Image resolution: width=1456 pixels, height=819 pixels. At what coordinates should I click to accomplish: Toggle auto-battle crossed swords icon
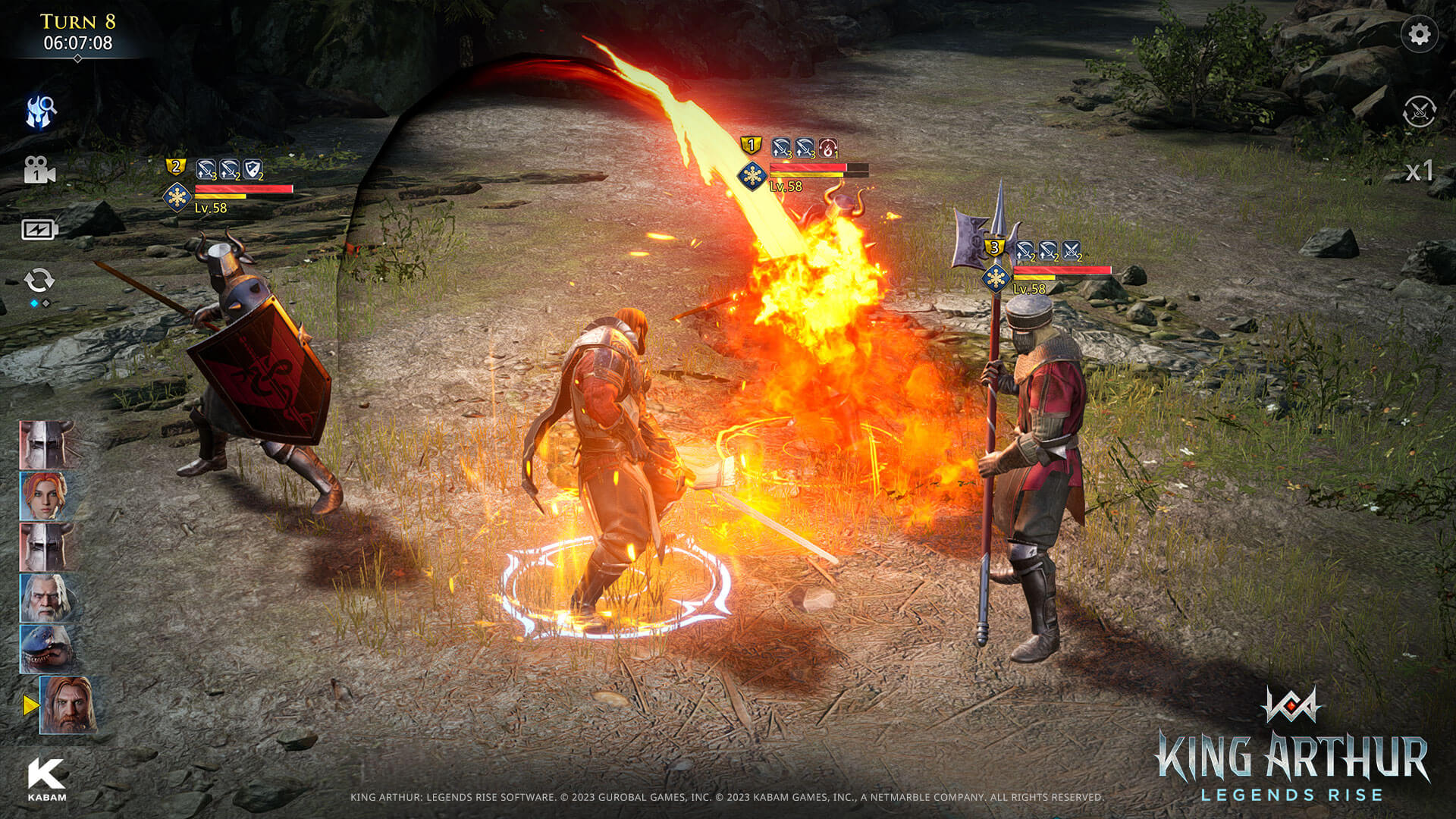[x=1419, y=111]
